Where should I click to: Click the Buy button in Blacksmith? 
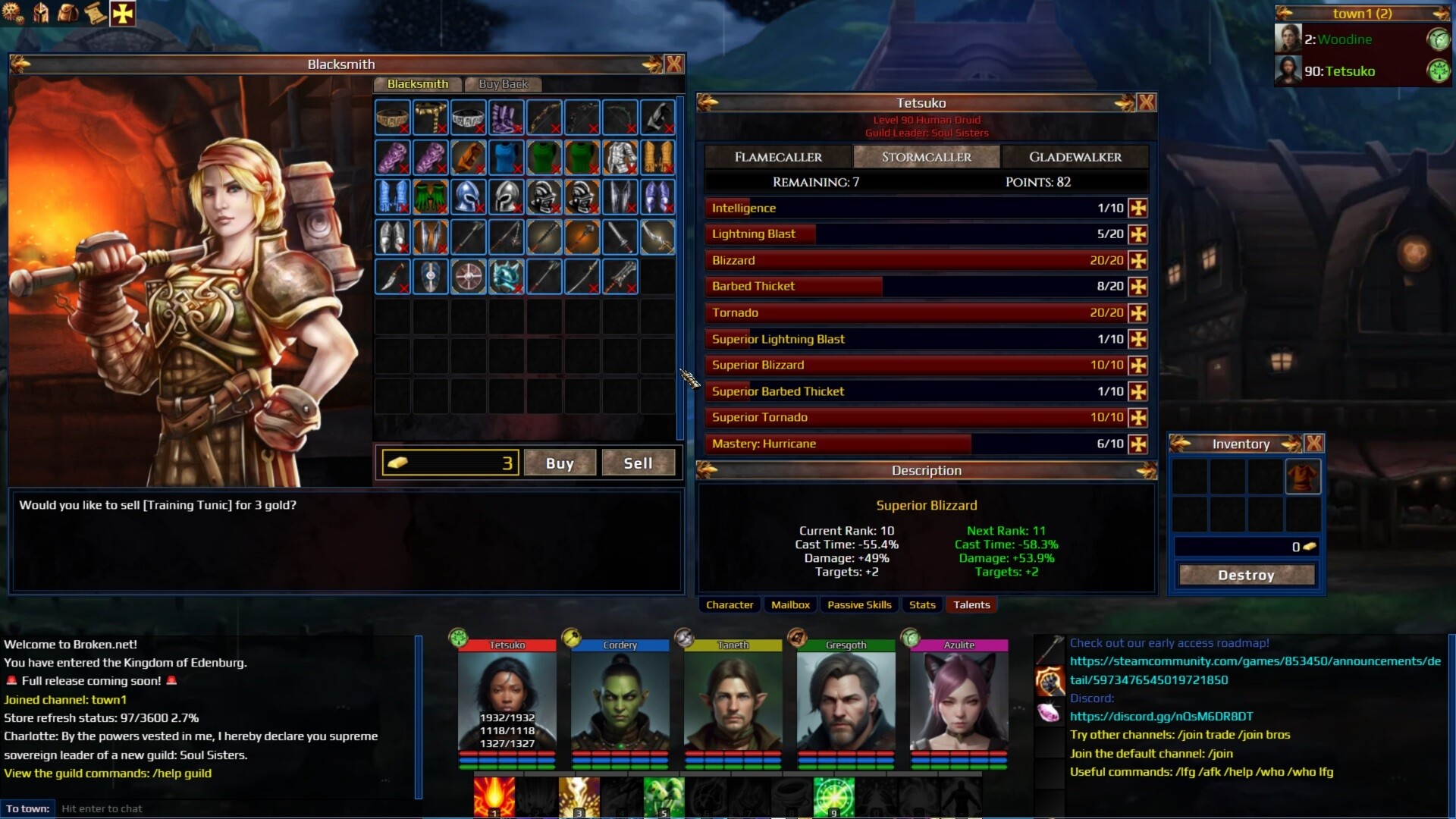560,463
